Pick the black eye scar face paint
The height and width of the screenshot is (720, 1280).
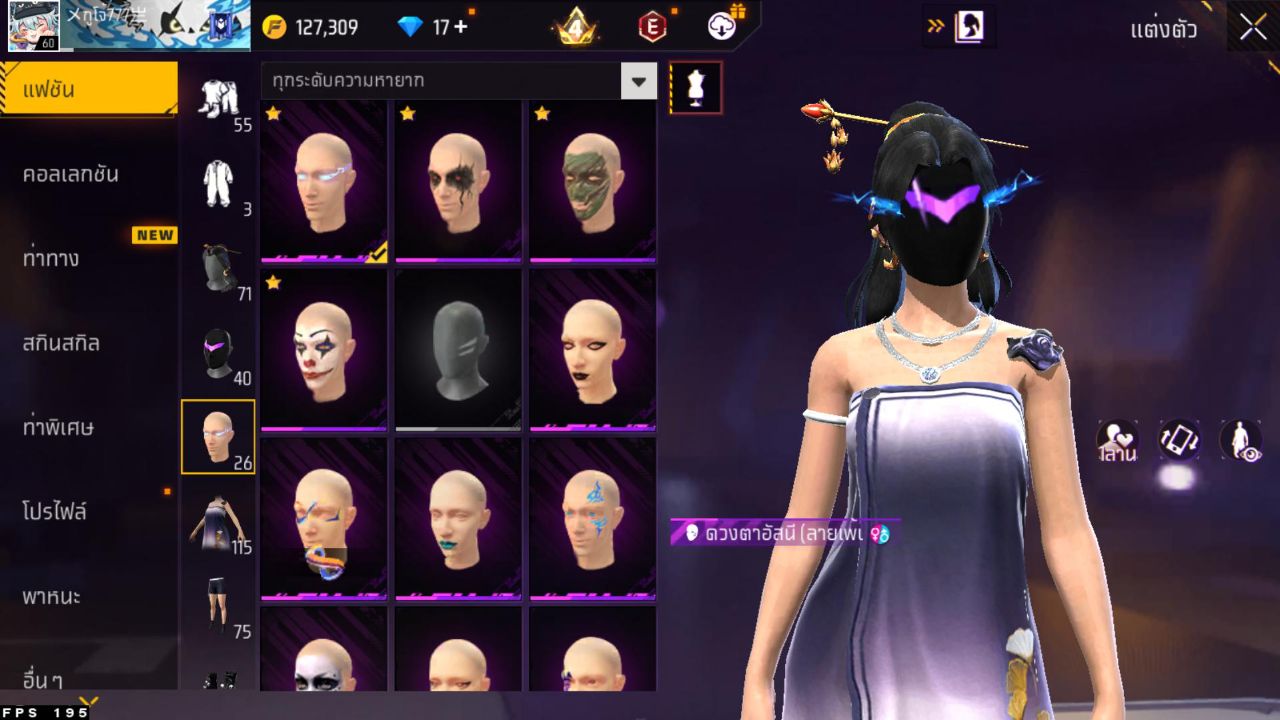[458, 181]
